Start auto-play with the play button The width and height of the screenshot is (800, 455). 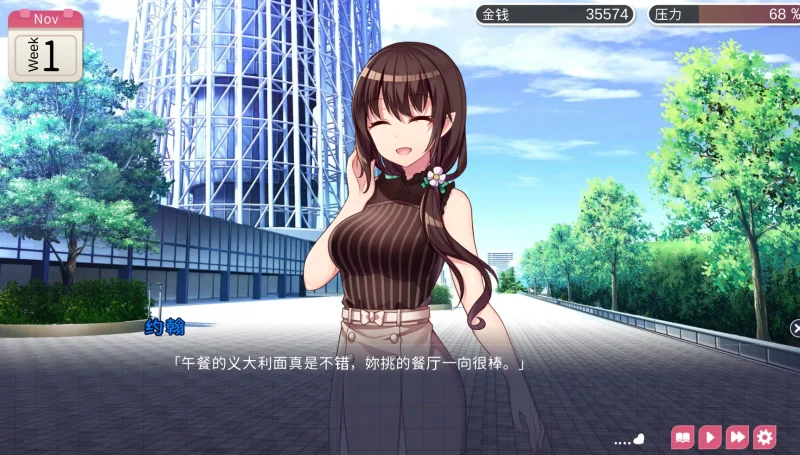pyautogui.click(x=710, y=437)
